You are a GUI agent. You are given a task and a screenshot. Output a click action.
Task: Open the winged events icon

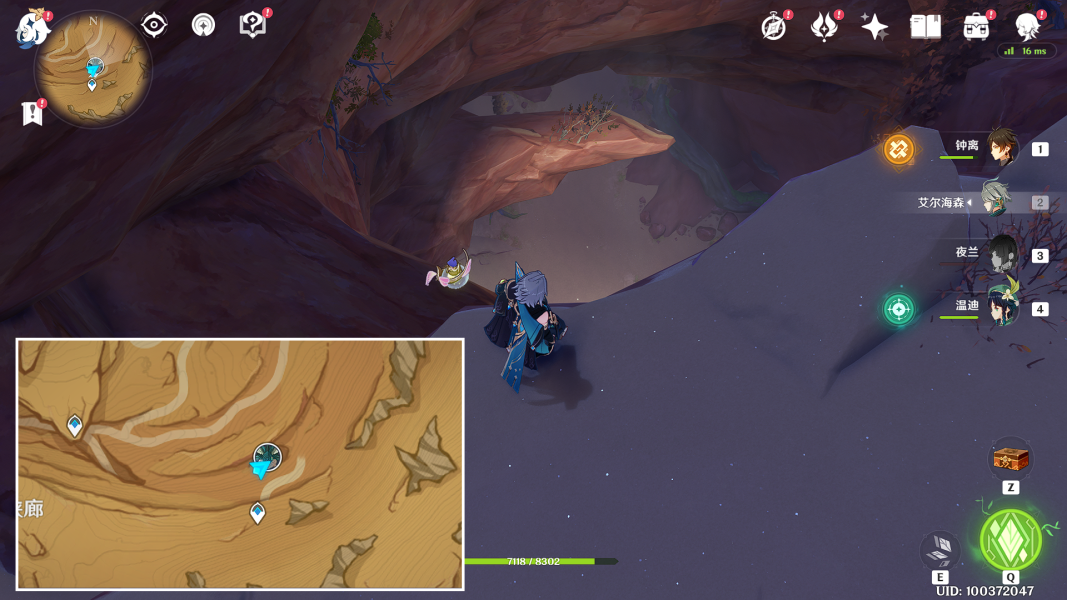(824, 27)
